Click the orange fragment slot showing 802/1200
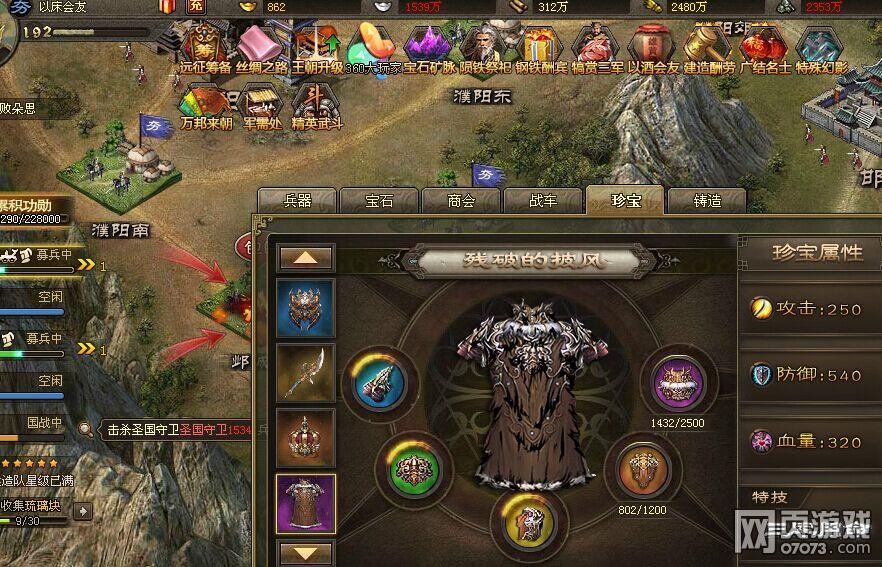 click(x=643, y=468)
